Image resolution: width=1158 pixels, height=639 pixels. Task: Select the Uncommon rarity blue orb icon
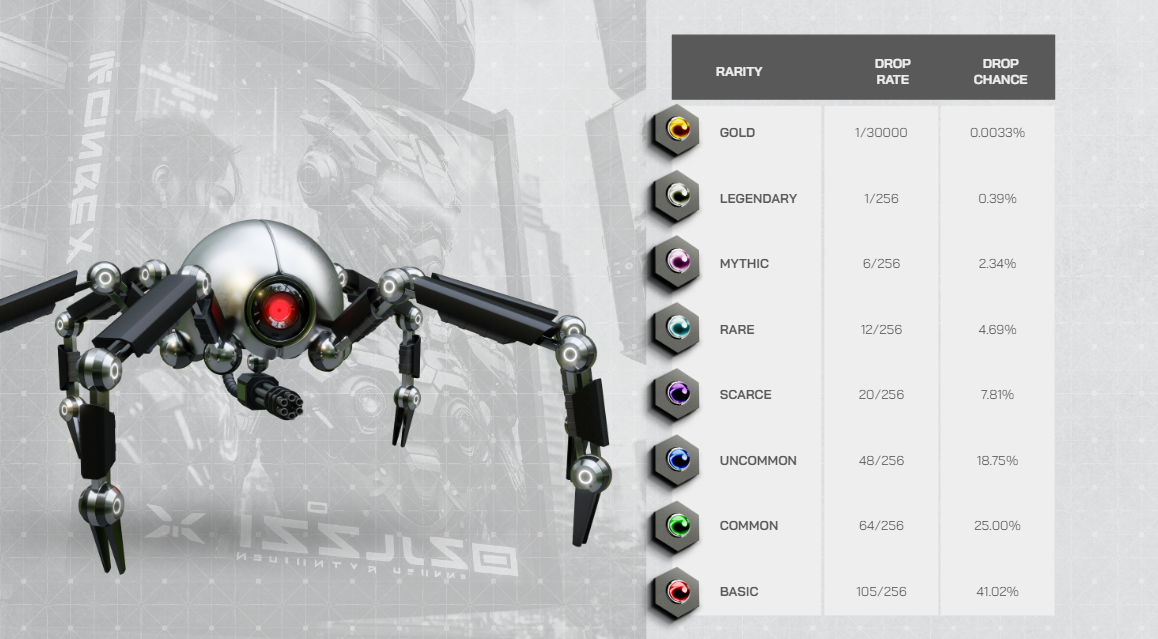(678, 459)
